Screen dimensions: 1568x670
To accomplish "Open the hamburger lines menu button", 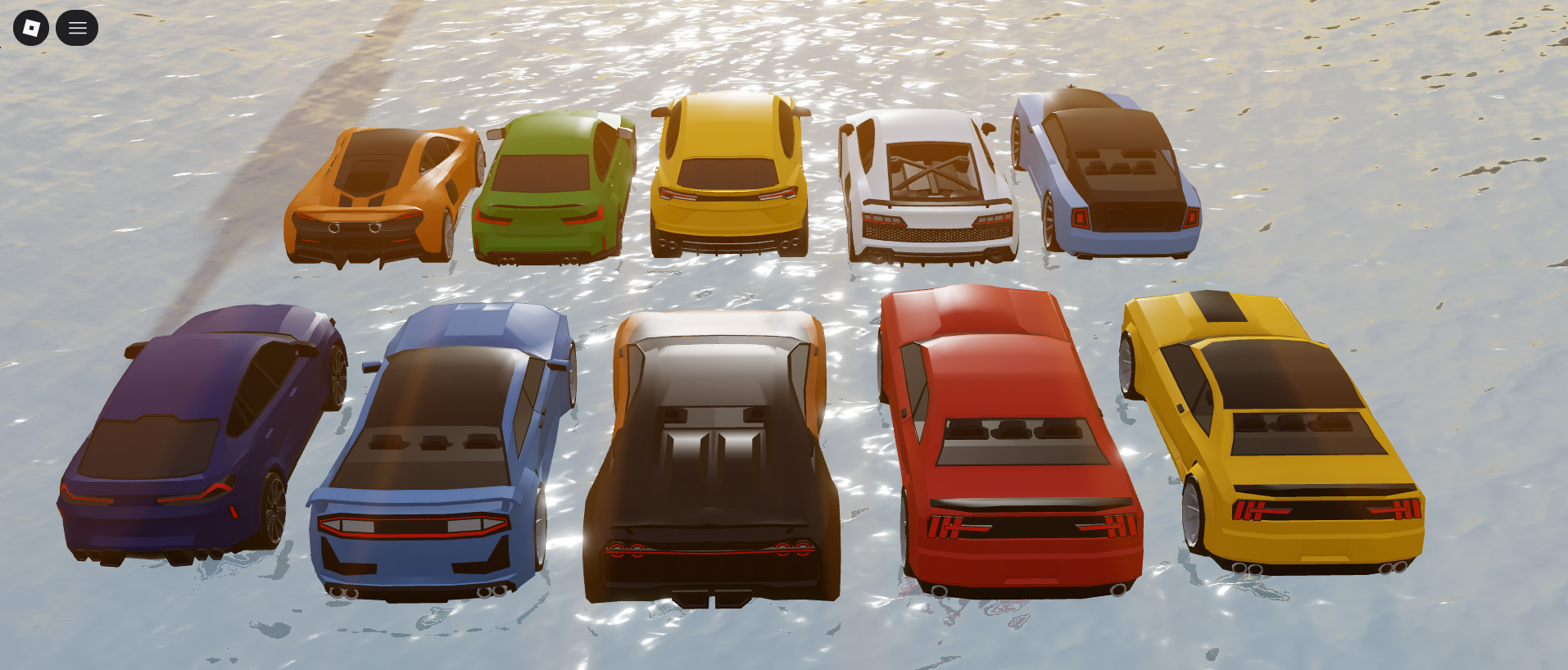I will [x=77, y=28].
